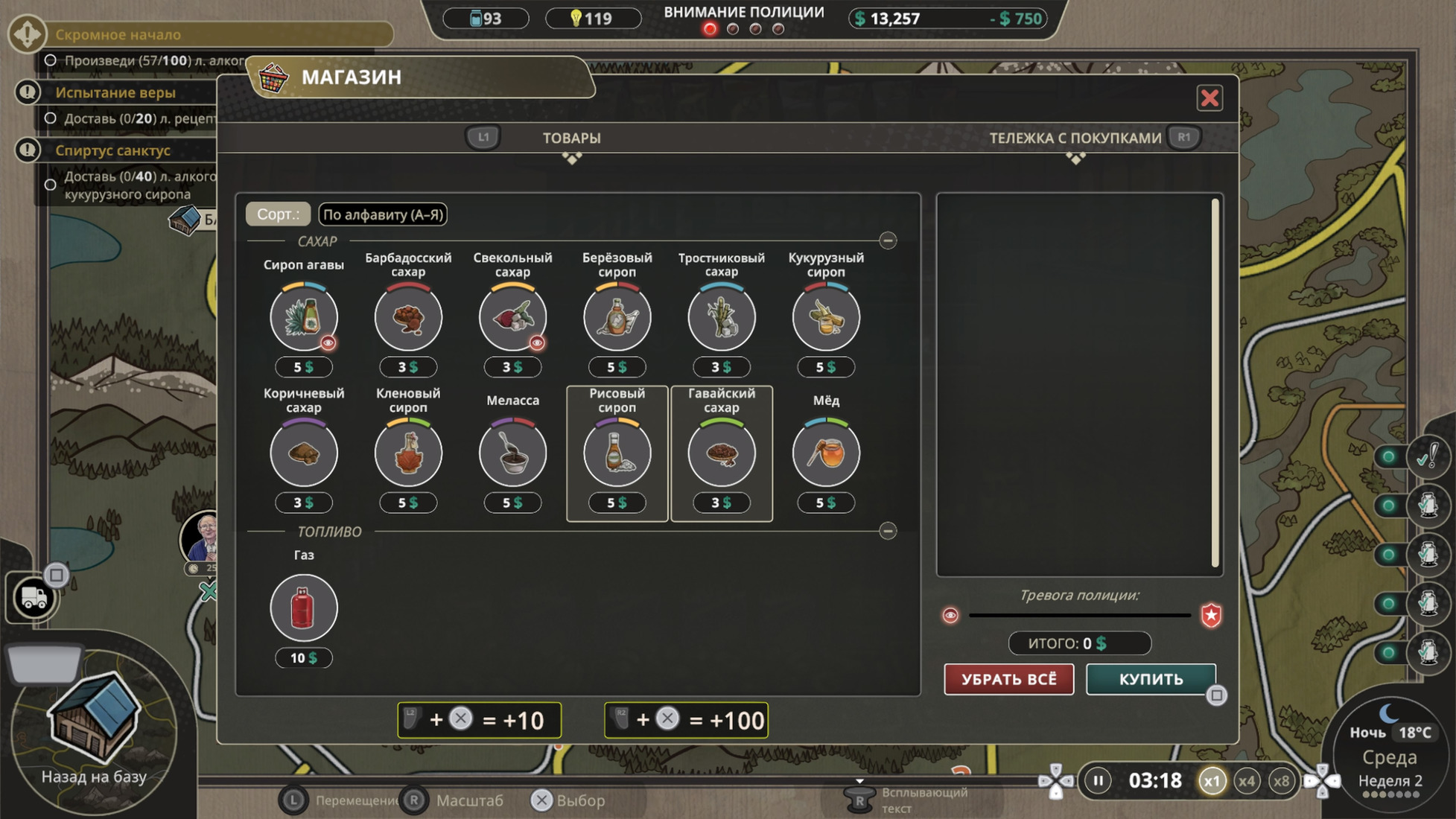Pick the beet sugar item

512,318
